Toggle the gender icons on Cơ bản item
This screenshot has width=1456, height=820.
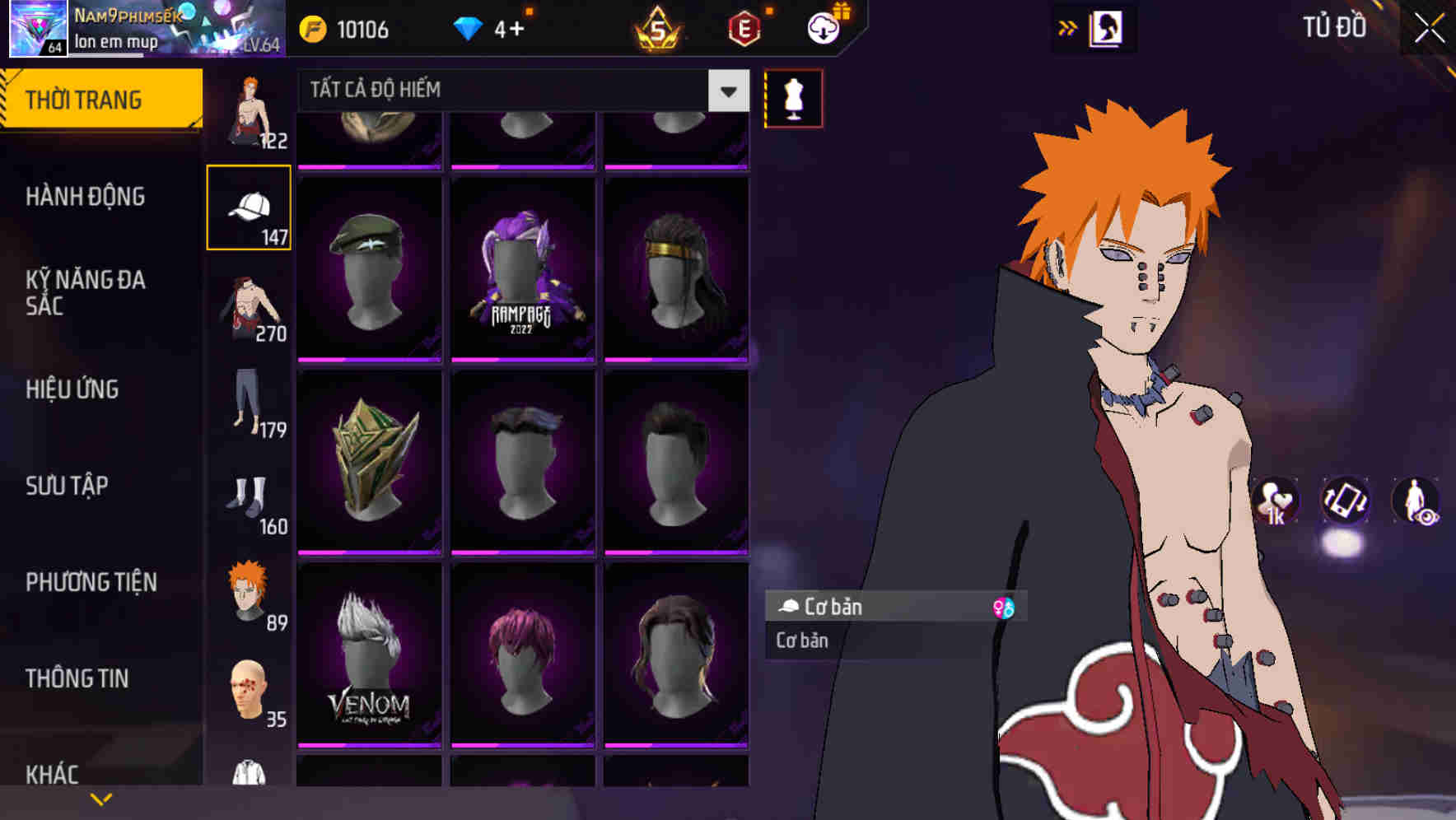1005,607
